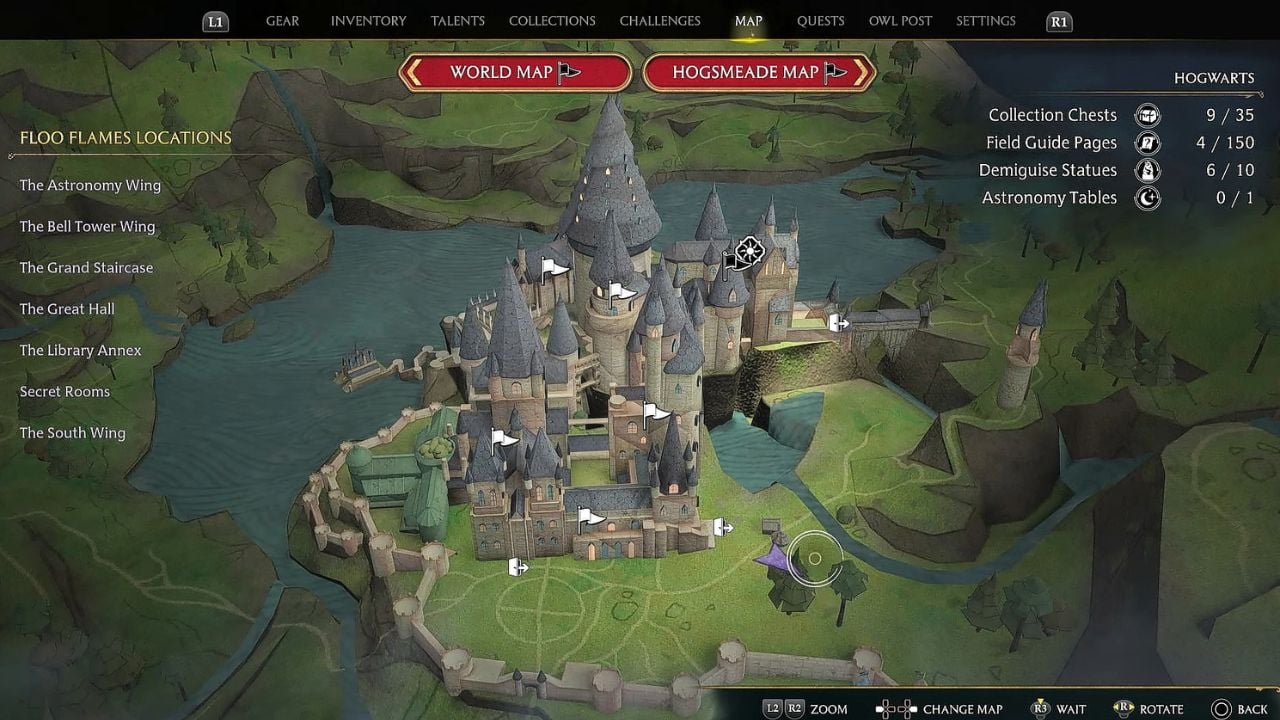Go to the Collections tab
The image size is (1280, 720).
pos(552,21)
